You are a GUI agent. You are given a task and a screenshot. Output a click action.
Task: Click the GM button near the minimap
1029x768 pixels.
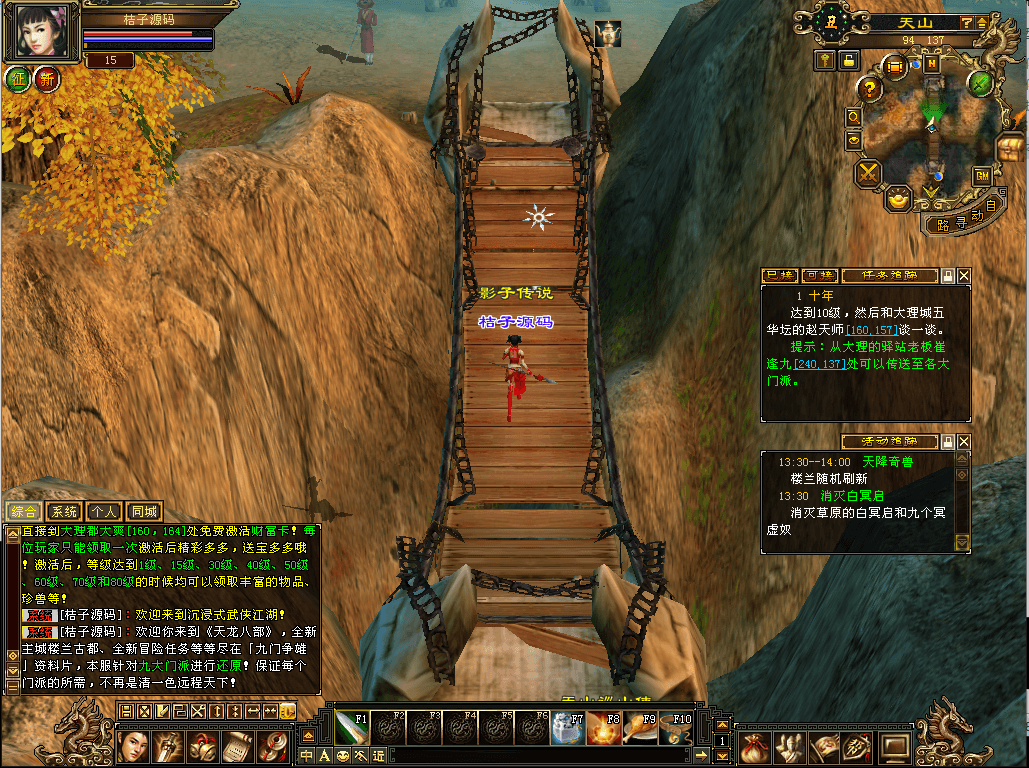(982, 175)
